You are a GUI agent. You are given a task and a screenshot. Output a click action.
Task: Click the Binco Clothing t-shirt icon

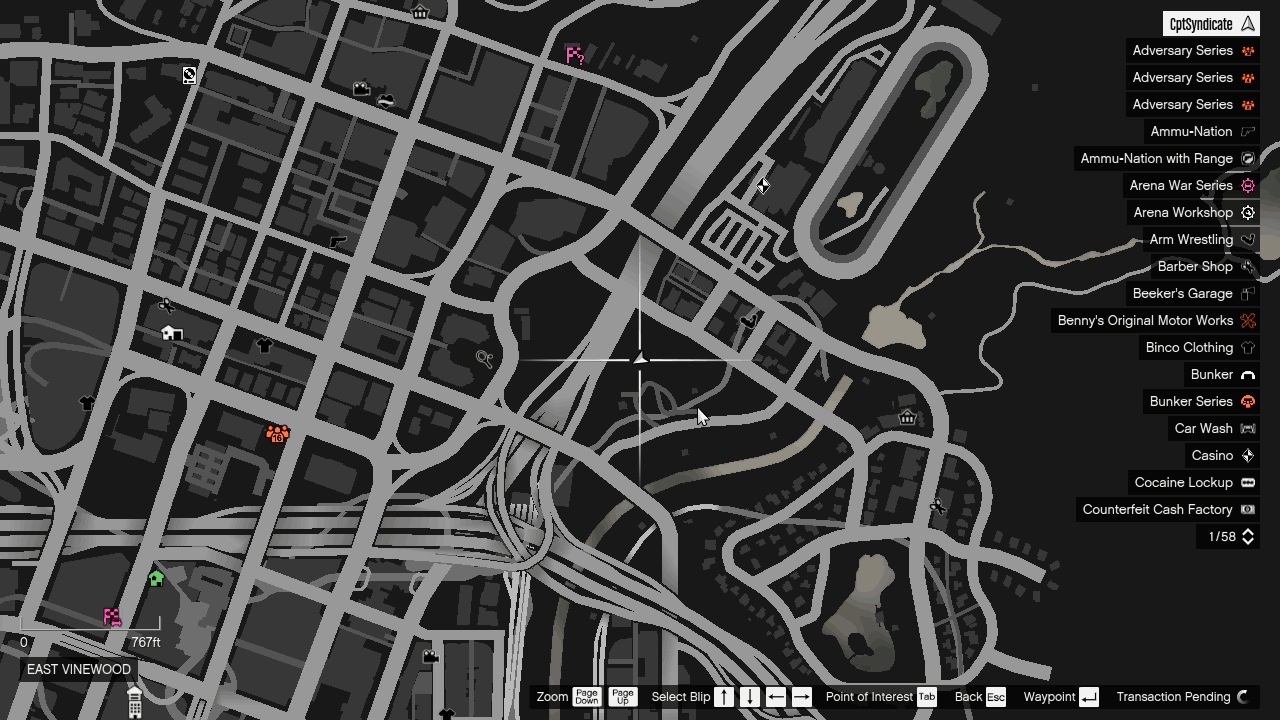click(x=1247, y=347)
